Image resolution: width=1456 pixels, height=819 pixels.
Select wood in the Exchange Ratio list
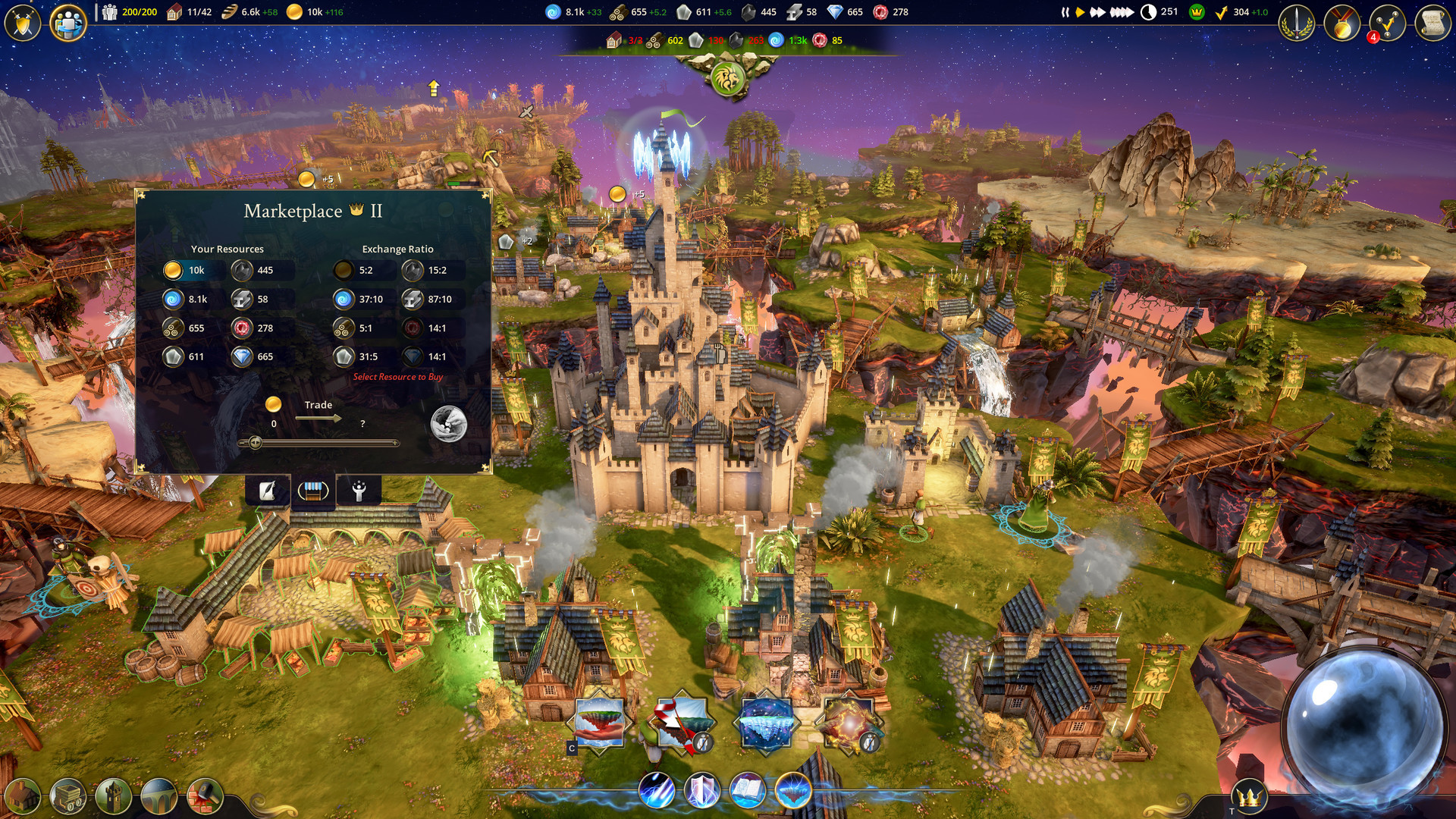tap(344, 328)
